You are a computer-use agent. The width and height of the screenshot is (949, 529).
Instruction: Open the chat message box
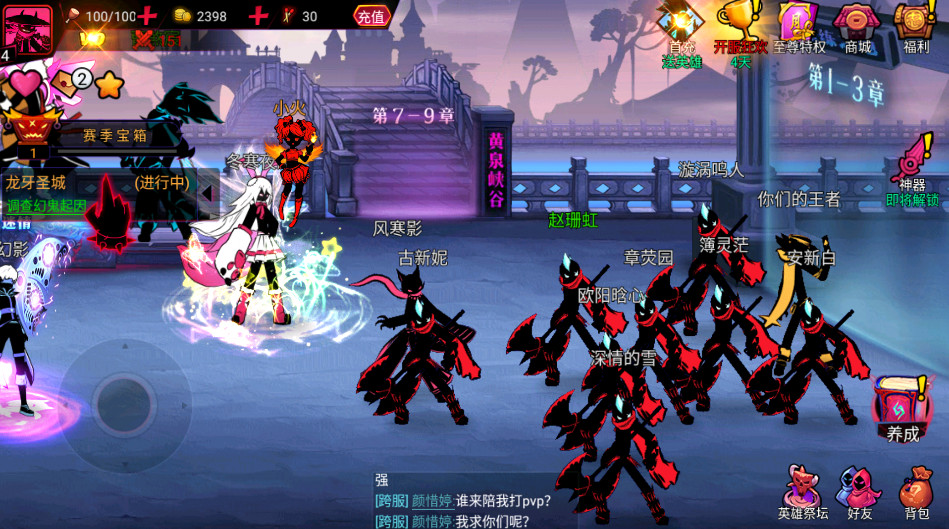(x=560, y=500)
